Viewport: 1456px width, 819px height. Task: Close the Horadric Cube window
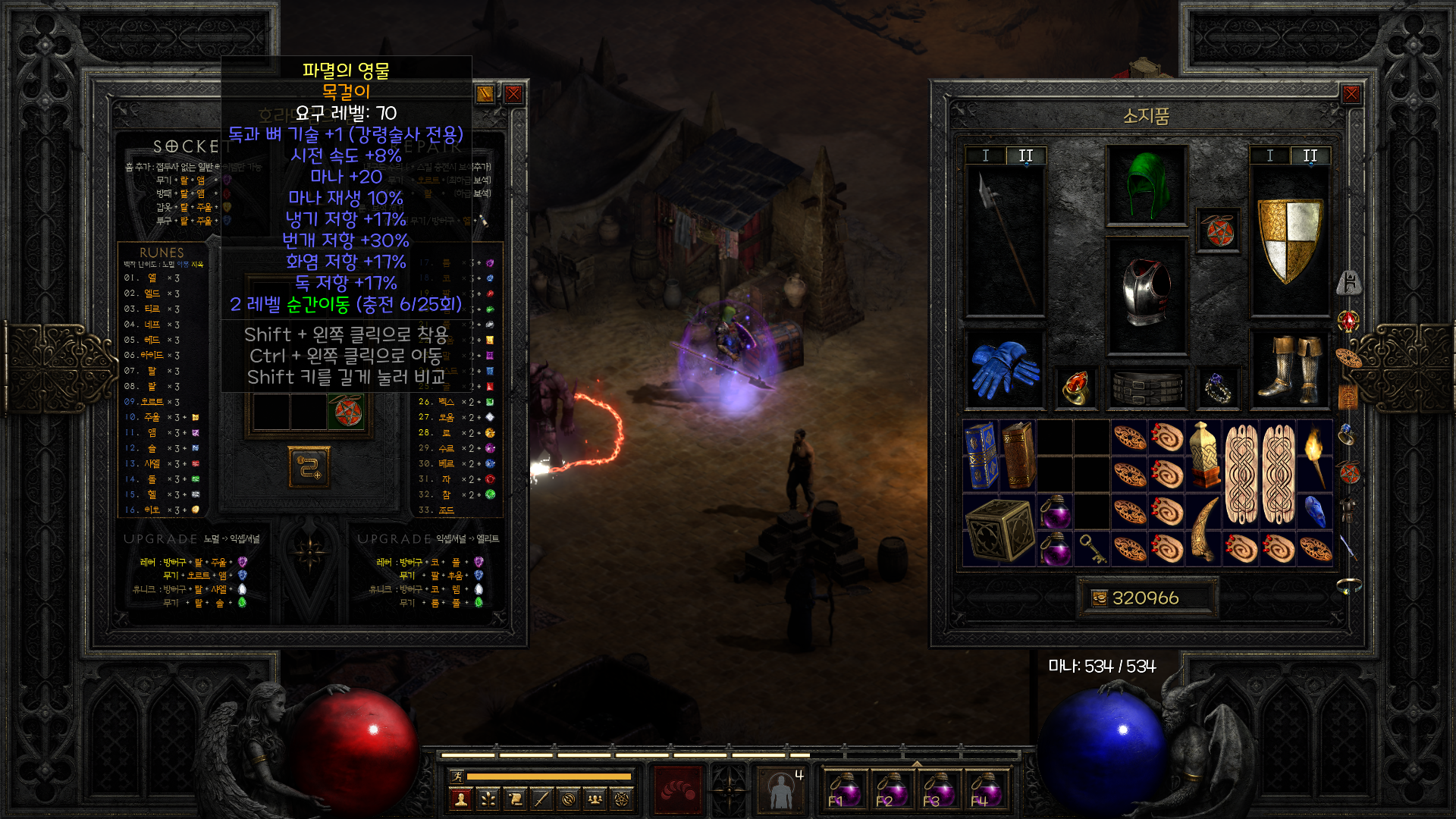(513, 94)
